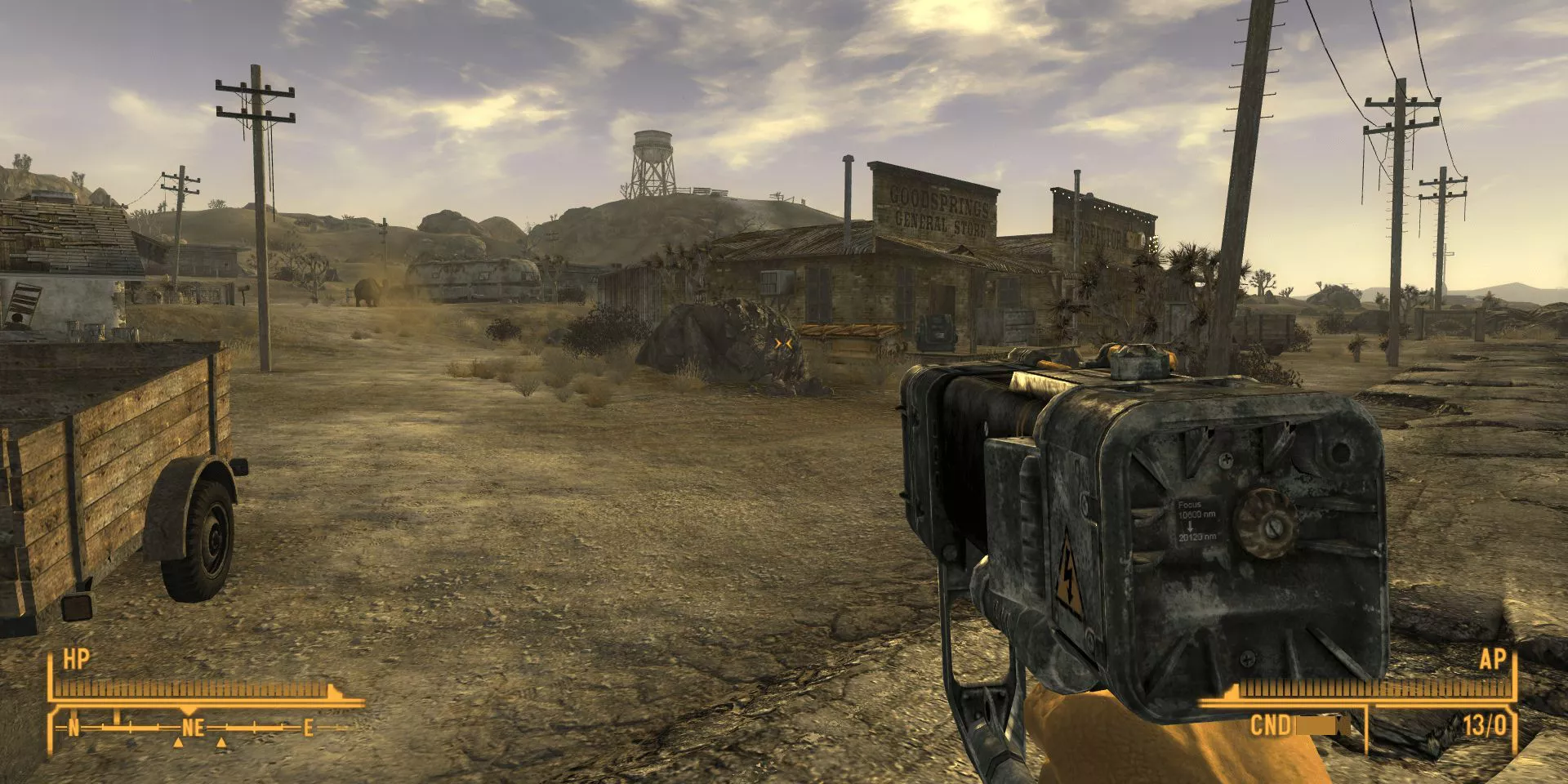The image size is (1568, 784).
Task: Click the compass heading notch above NE
Action: point(189,710)
